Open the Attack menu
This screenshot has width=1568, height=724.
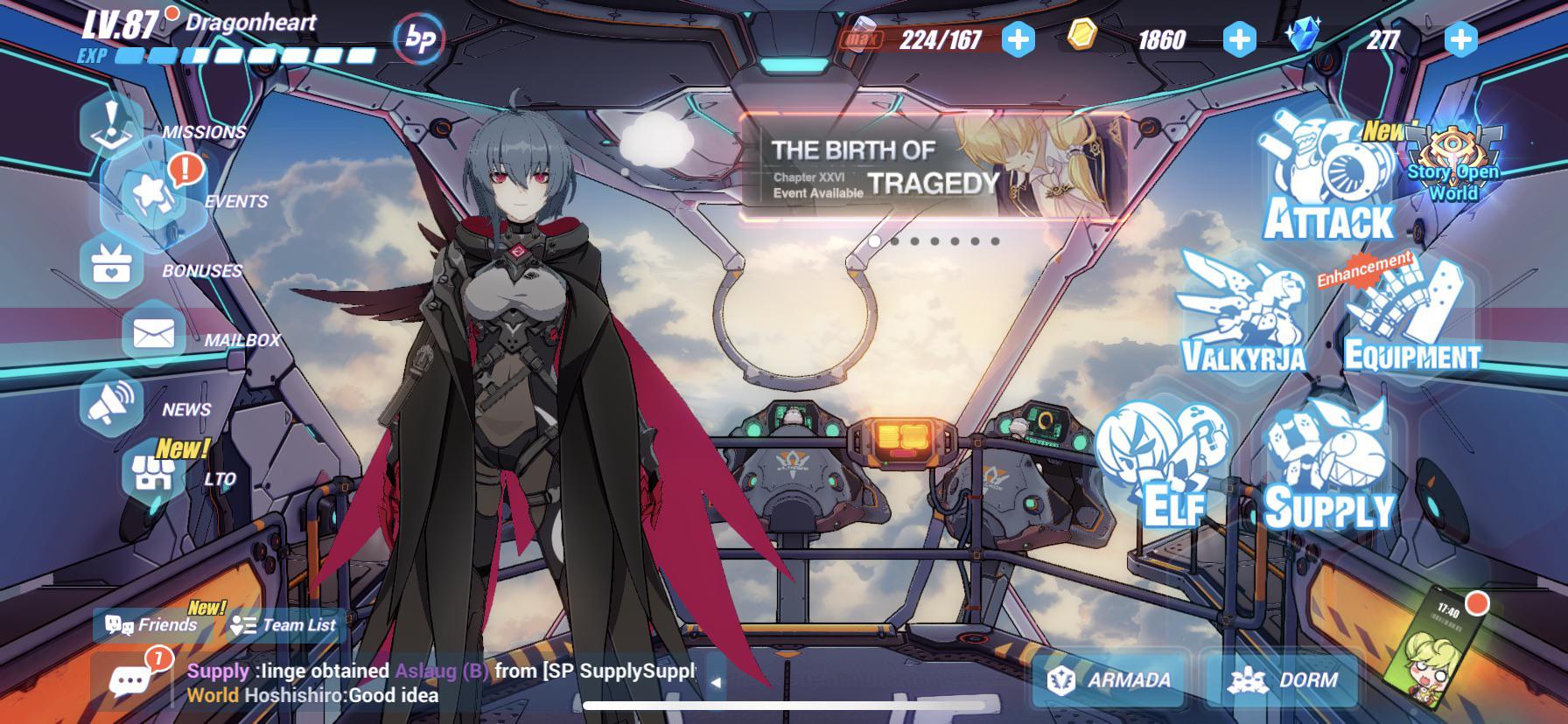tap(1326, 182)
